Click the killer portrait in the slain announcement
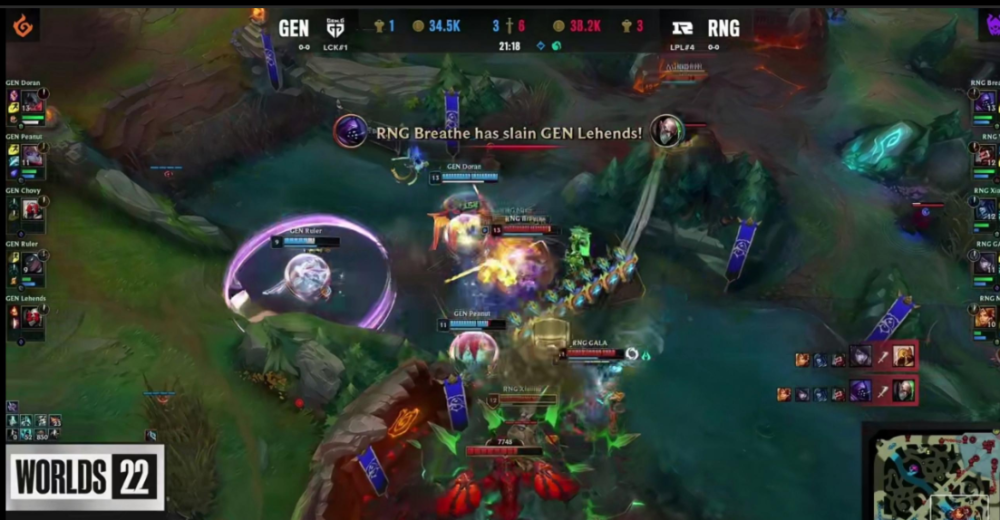Image resolution: width=1000 pixels, height=520 pixels. pos(350,131)
